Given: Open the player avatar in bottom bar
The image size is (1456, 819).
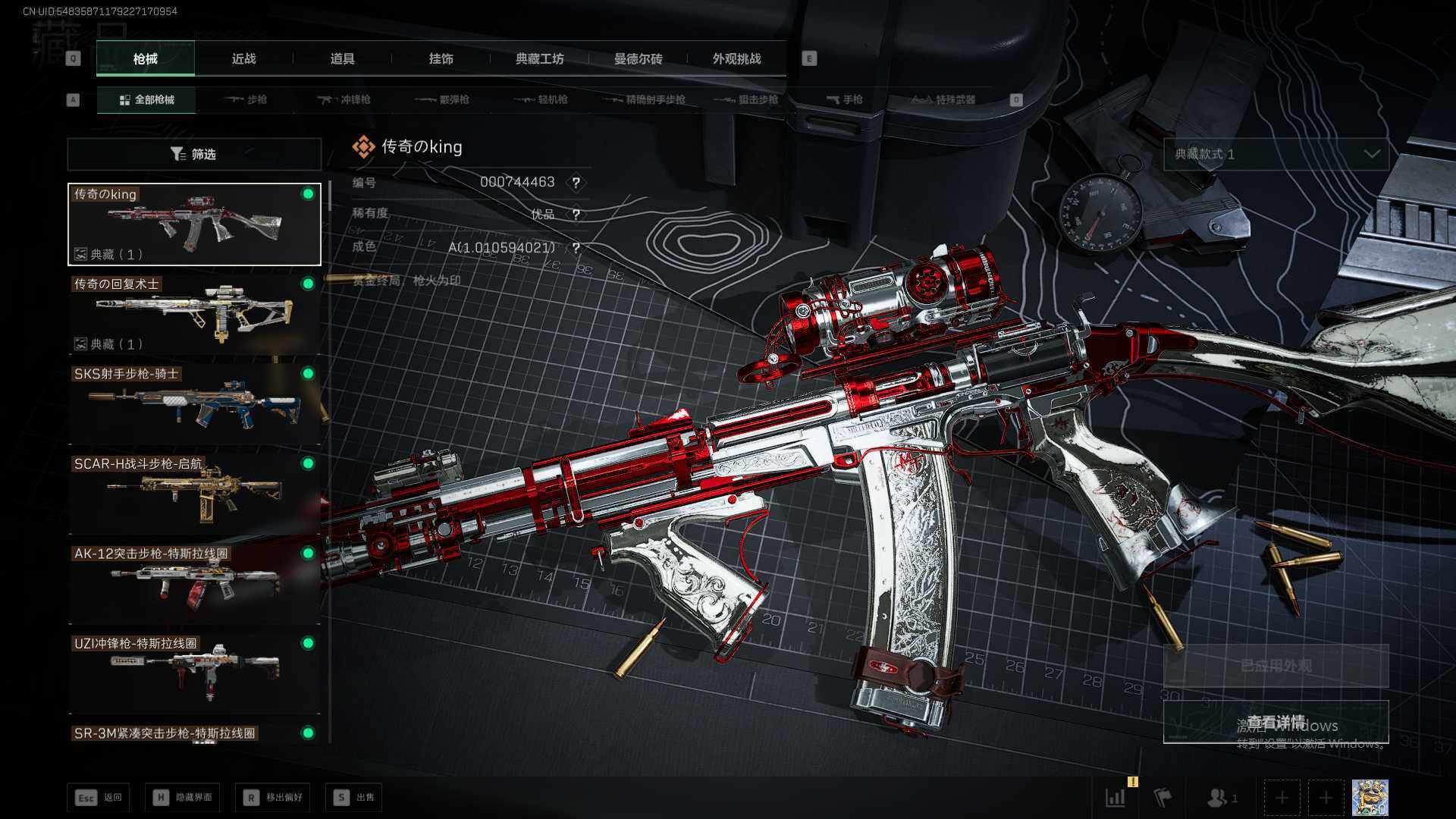Looking at the screenshot, I should tap(1370, 797).
